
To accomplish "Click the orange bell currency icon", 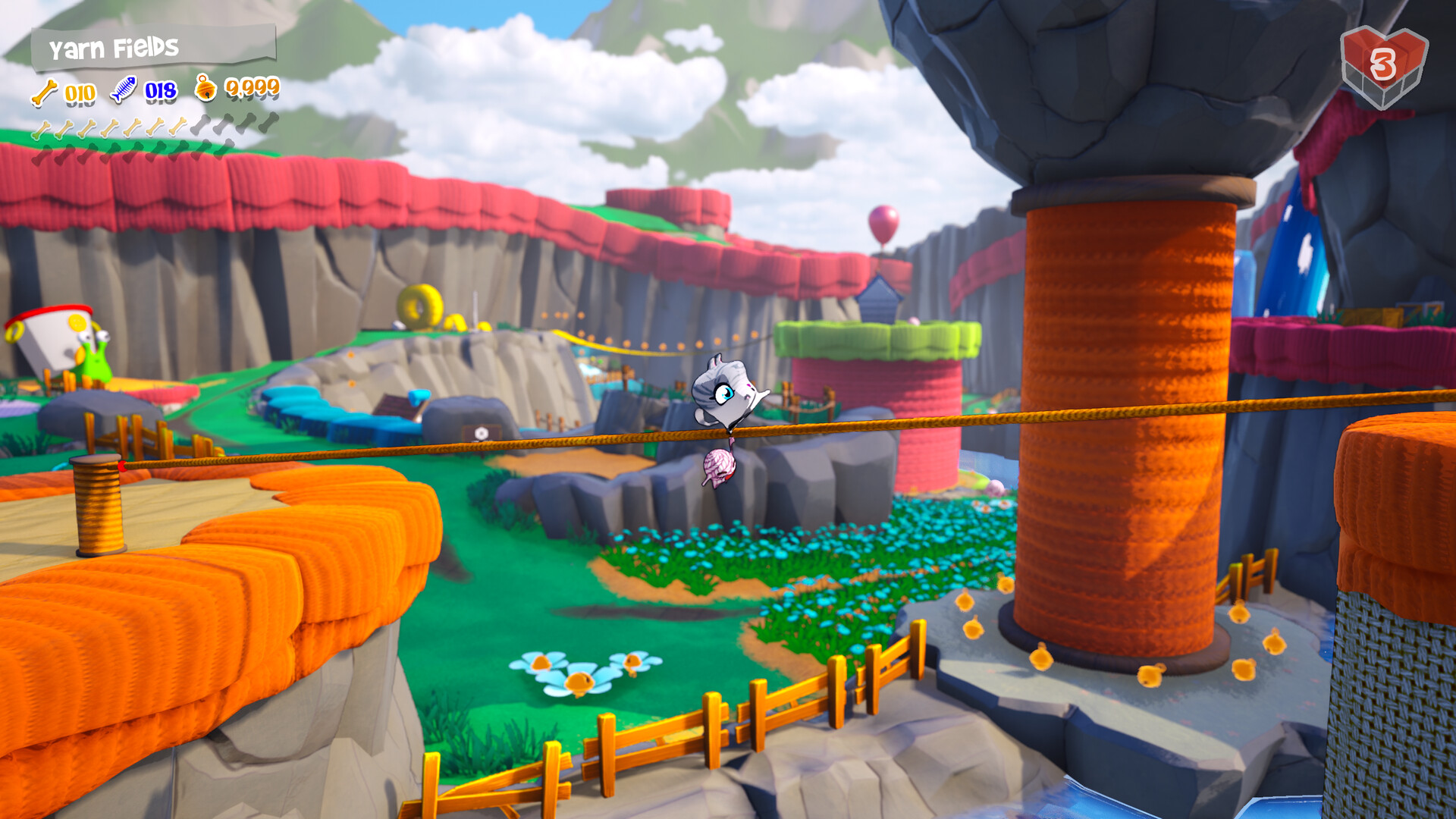I will [205, 89].
